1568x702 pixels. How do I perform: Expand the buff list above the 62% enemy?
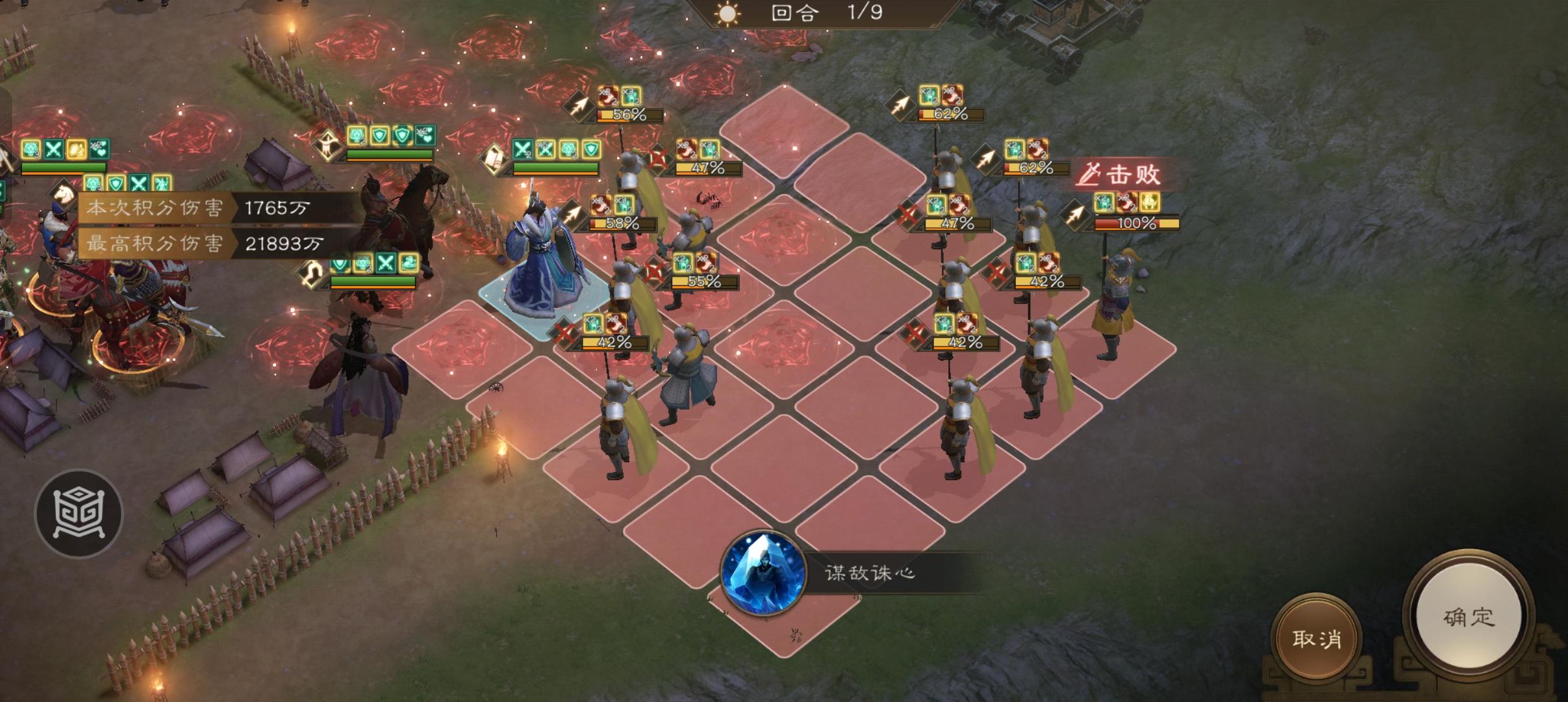tap(942, 94)
